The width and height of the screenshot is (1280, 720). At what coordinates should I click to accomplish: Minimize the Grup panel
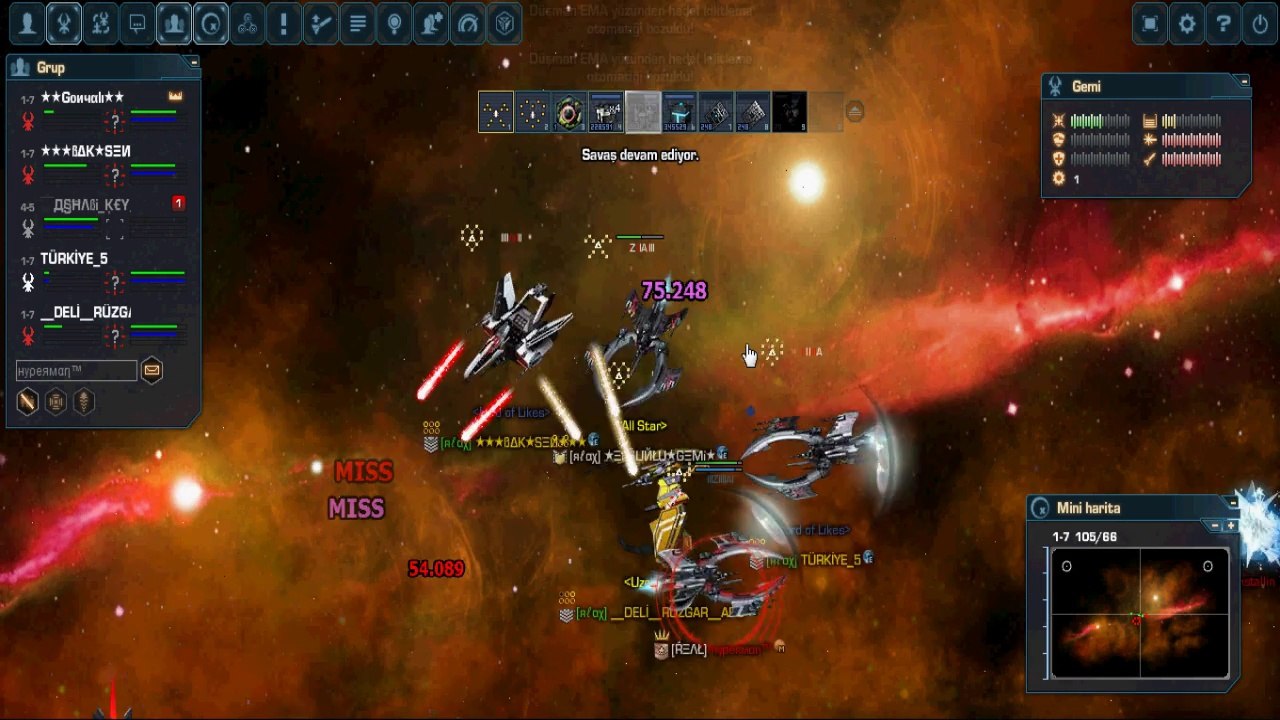click(x=194, y=62)
